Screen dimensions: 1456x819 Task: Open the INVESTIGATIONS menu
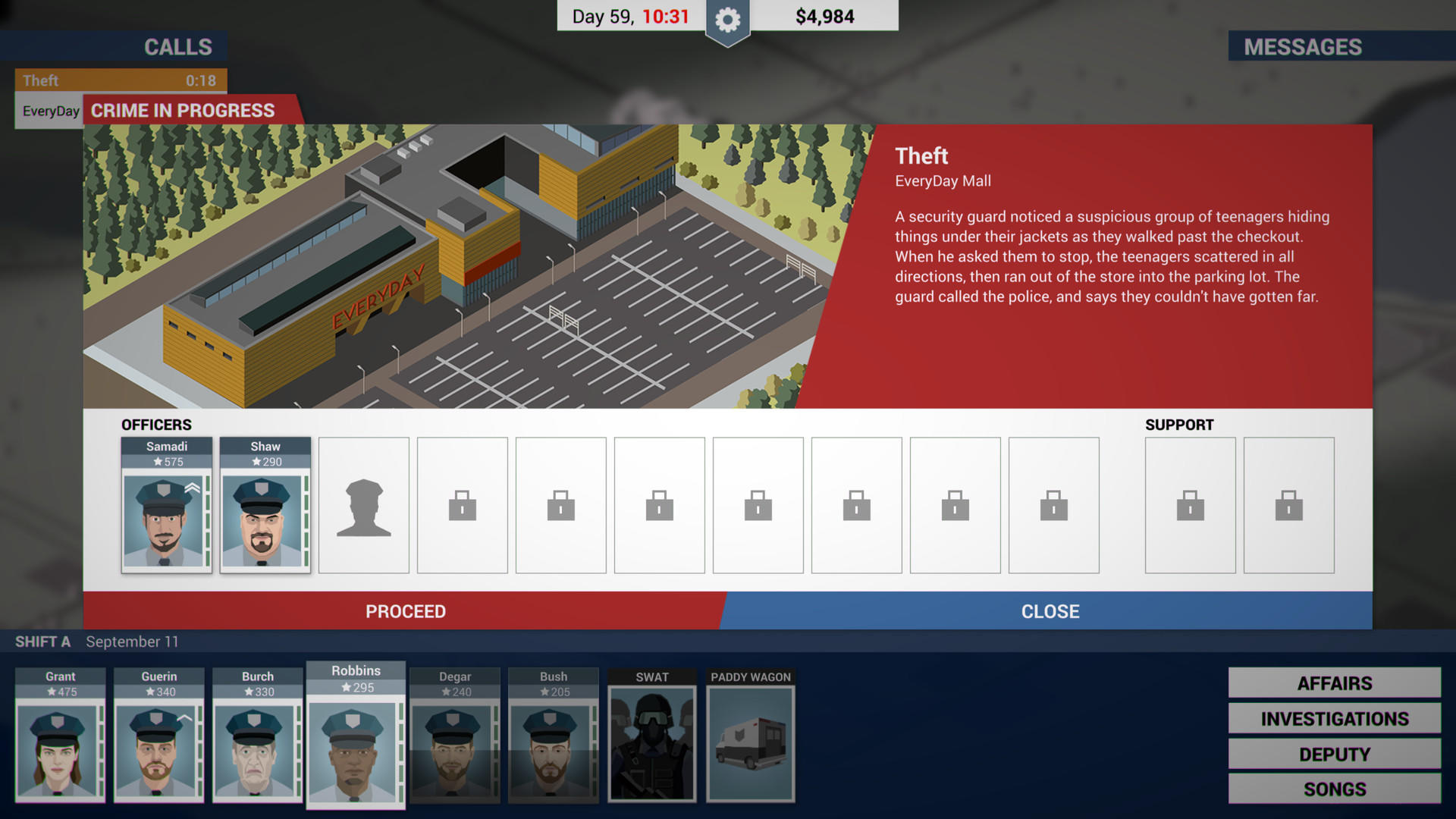pyautogui.click(x=1333, y=718)
